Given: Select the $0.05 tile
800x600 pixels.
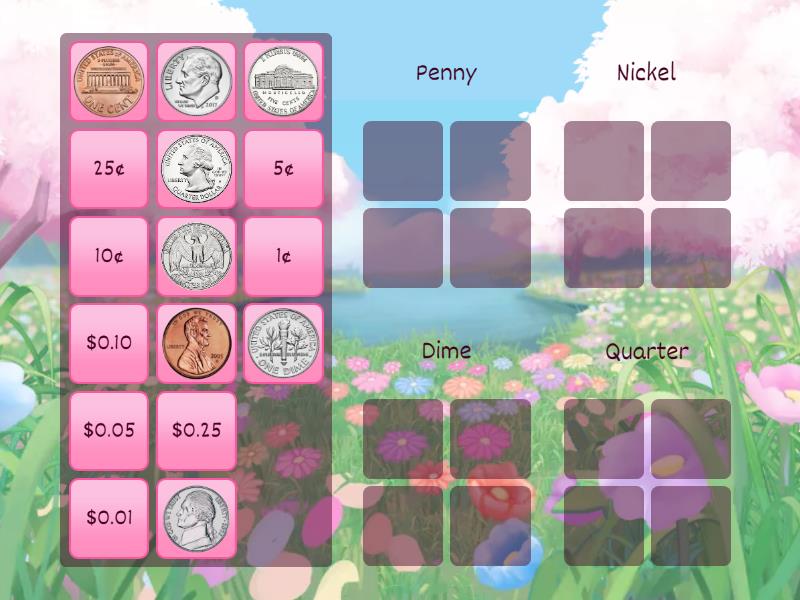Looking at the screenshot, I should click(x=109, y=431).
